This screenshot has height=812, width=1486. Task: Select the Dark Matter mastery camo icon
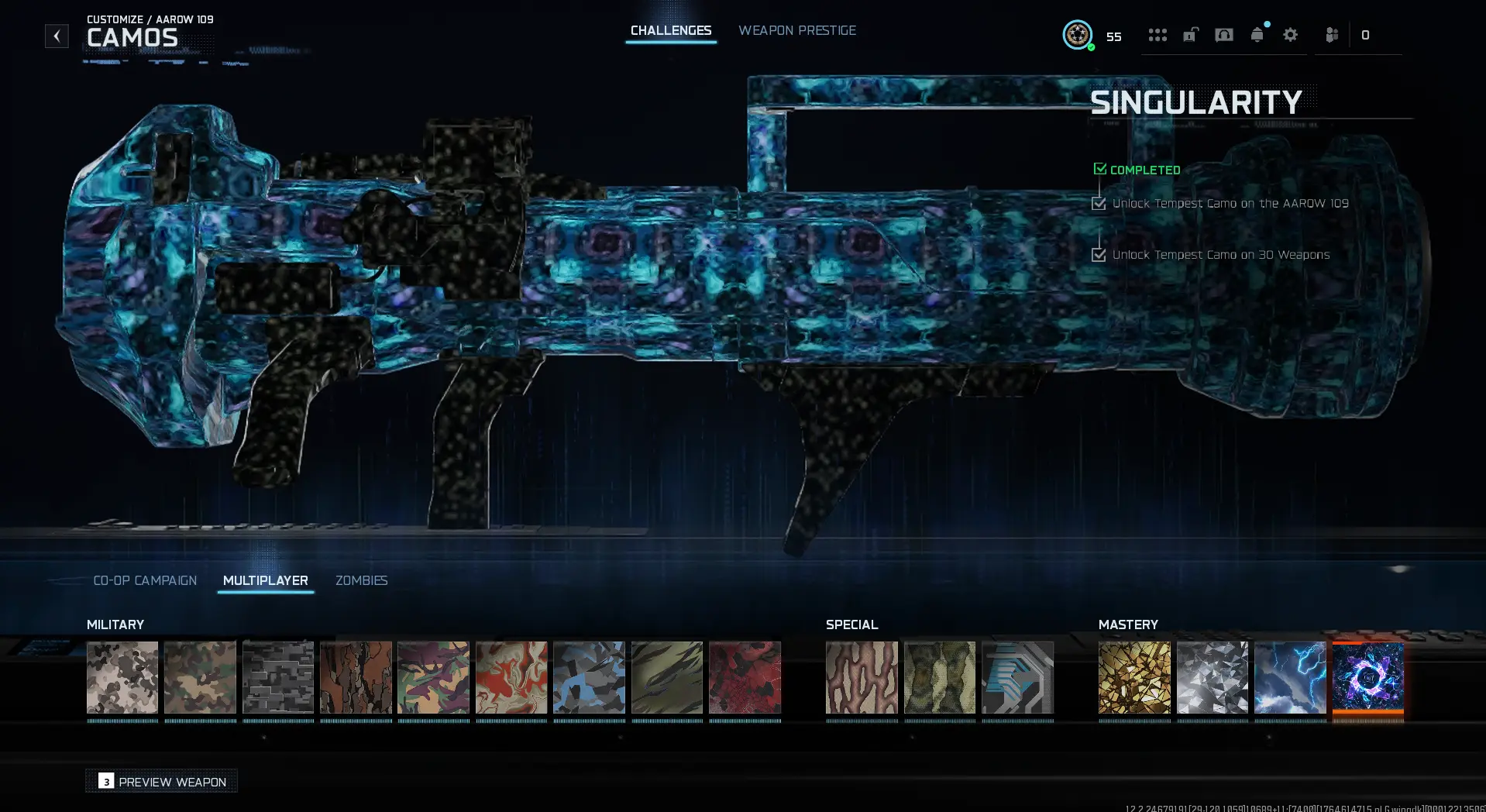tap(1367, 680)
